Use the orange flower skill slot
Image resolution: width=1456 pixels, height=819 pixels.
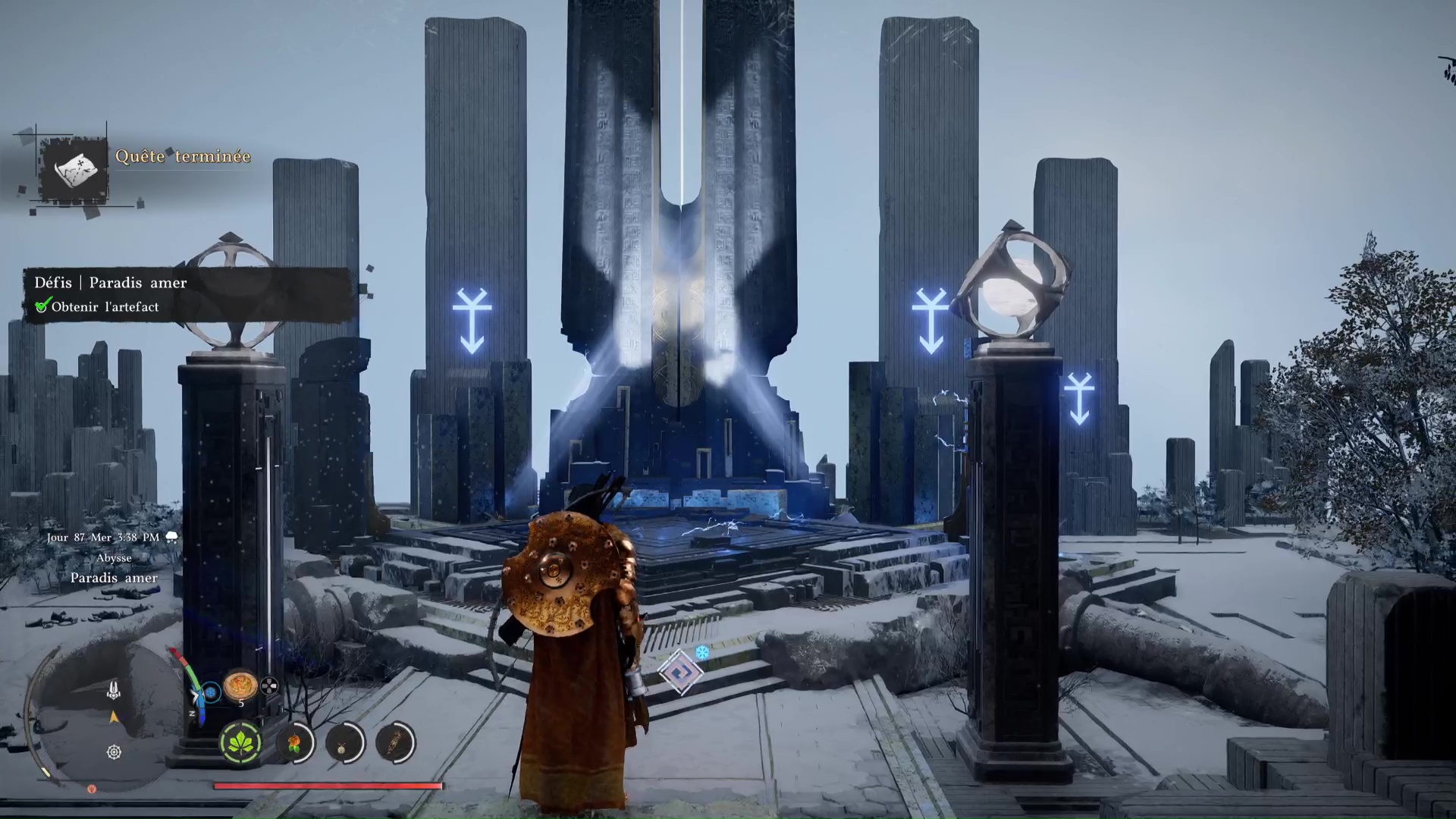[294, 742]
